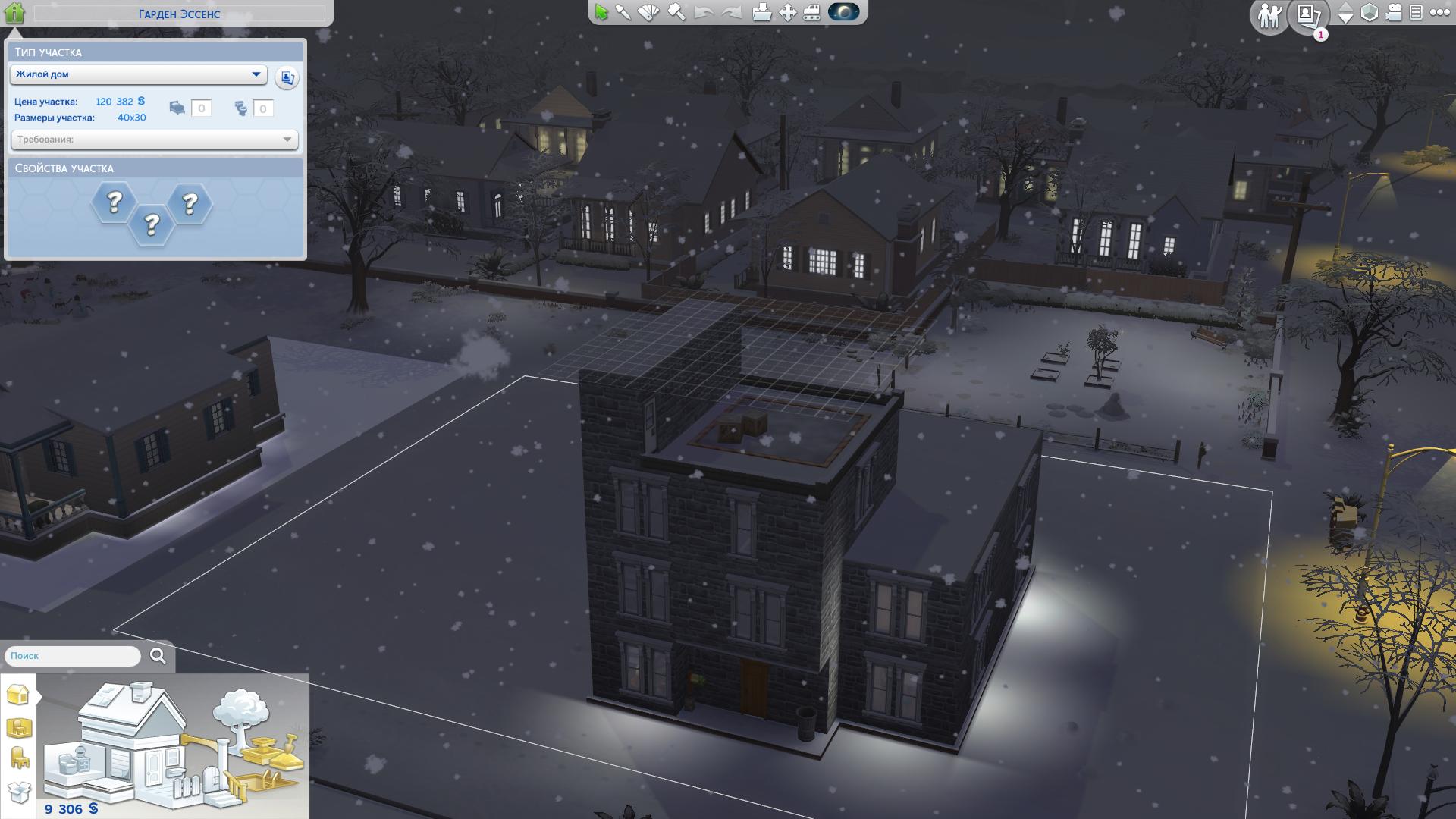This screenshot has height=819, width=1456.
Task: Activate the four-arrow move lot tool
Action: coord(787,13)
